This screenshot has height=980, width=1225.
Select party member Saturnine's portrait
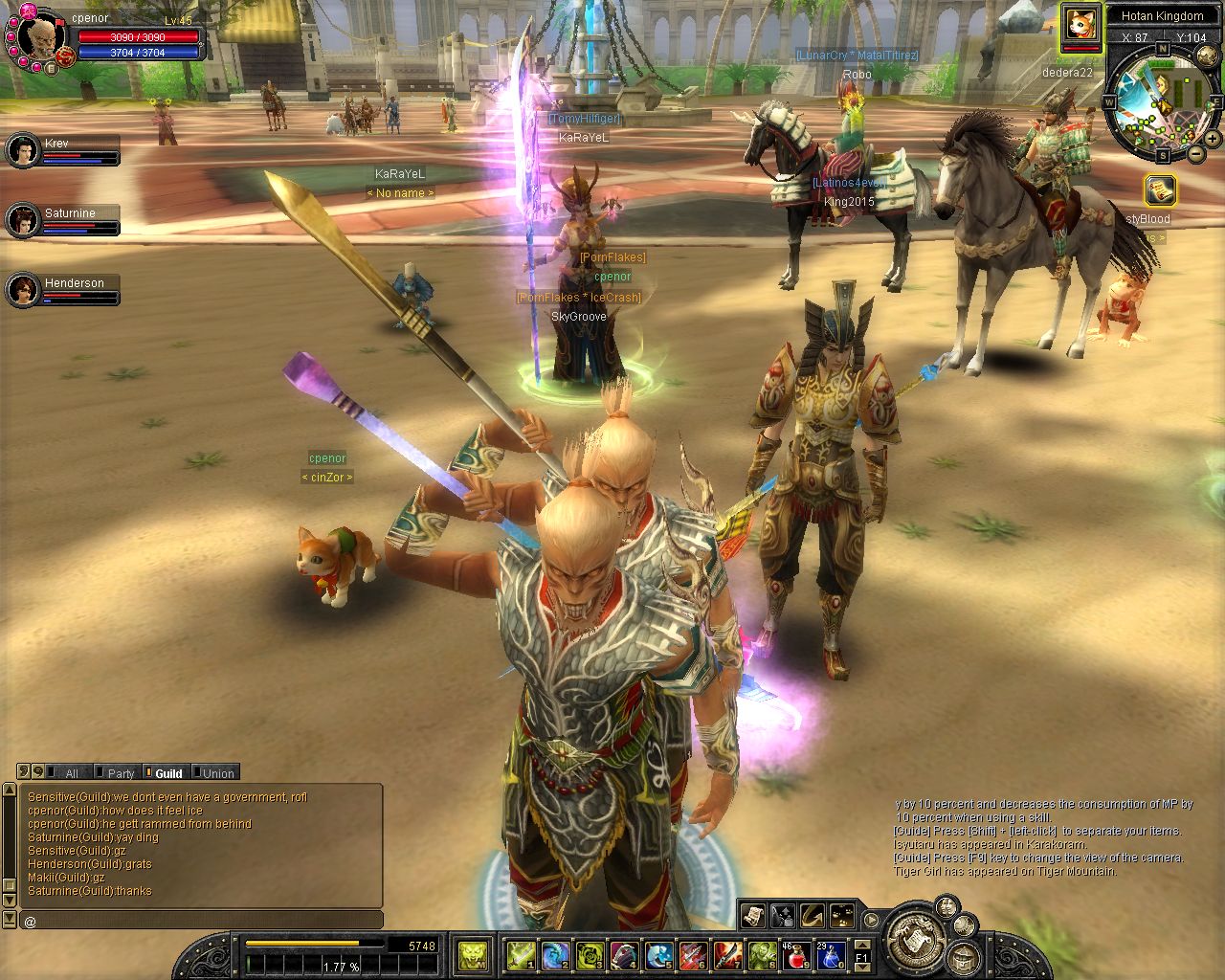tap(23, 220)
